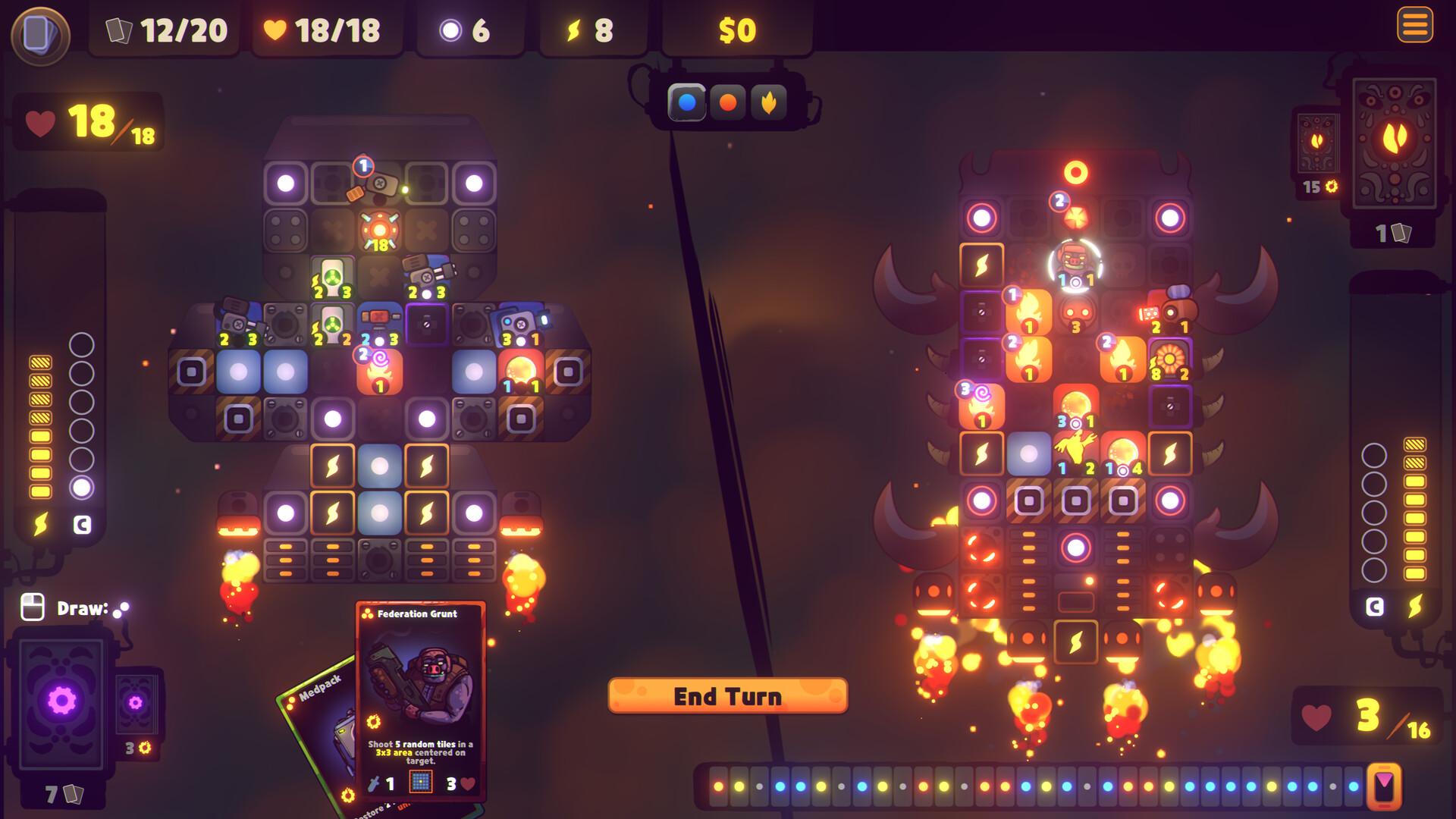
Task: Click the money counter showing $0
Action: 734,30
